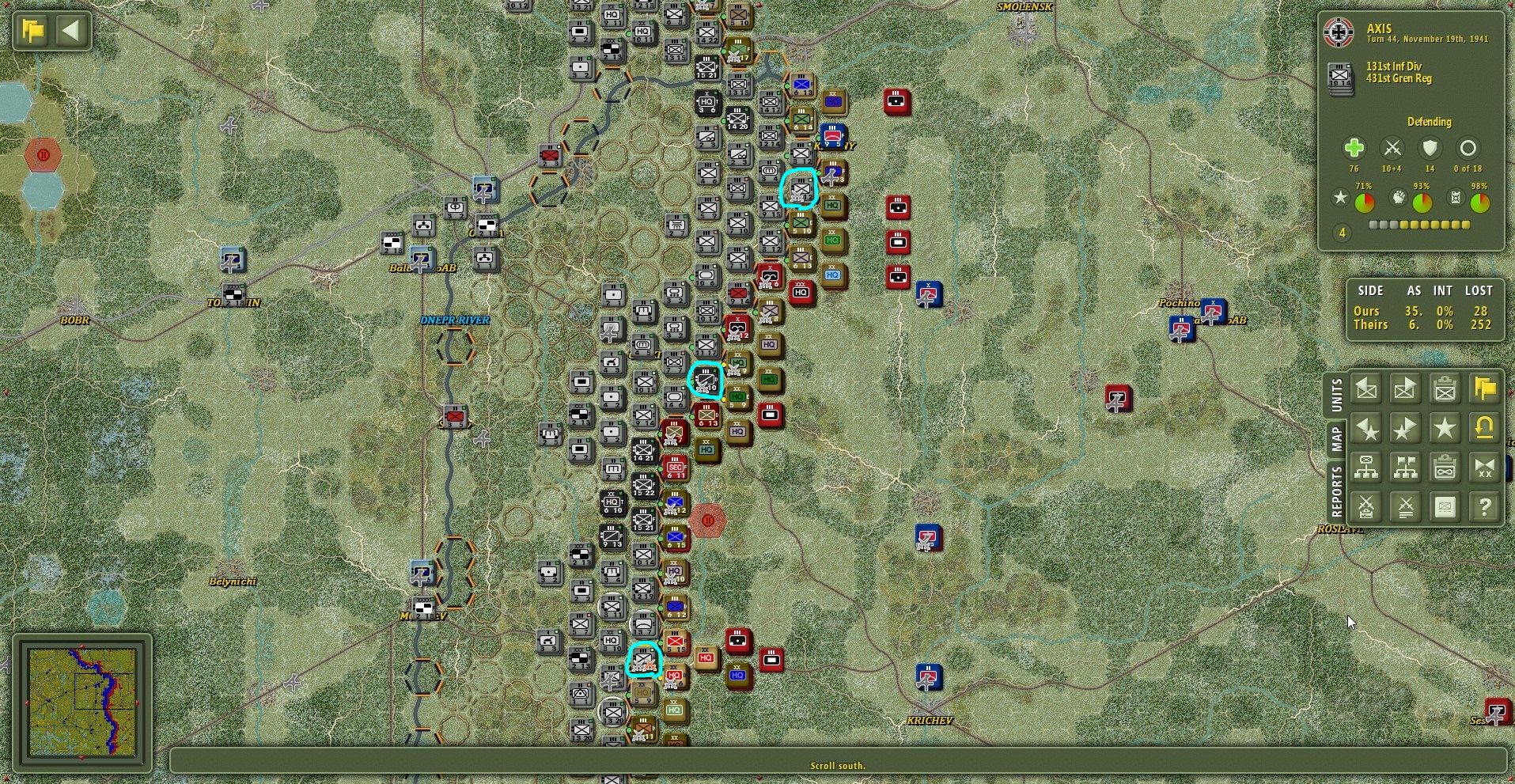The height and width of the screenshot is (784, 1515).
Task: Open the help question mark icon
Action: tap(1484, 506)
